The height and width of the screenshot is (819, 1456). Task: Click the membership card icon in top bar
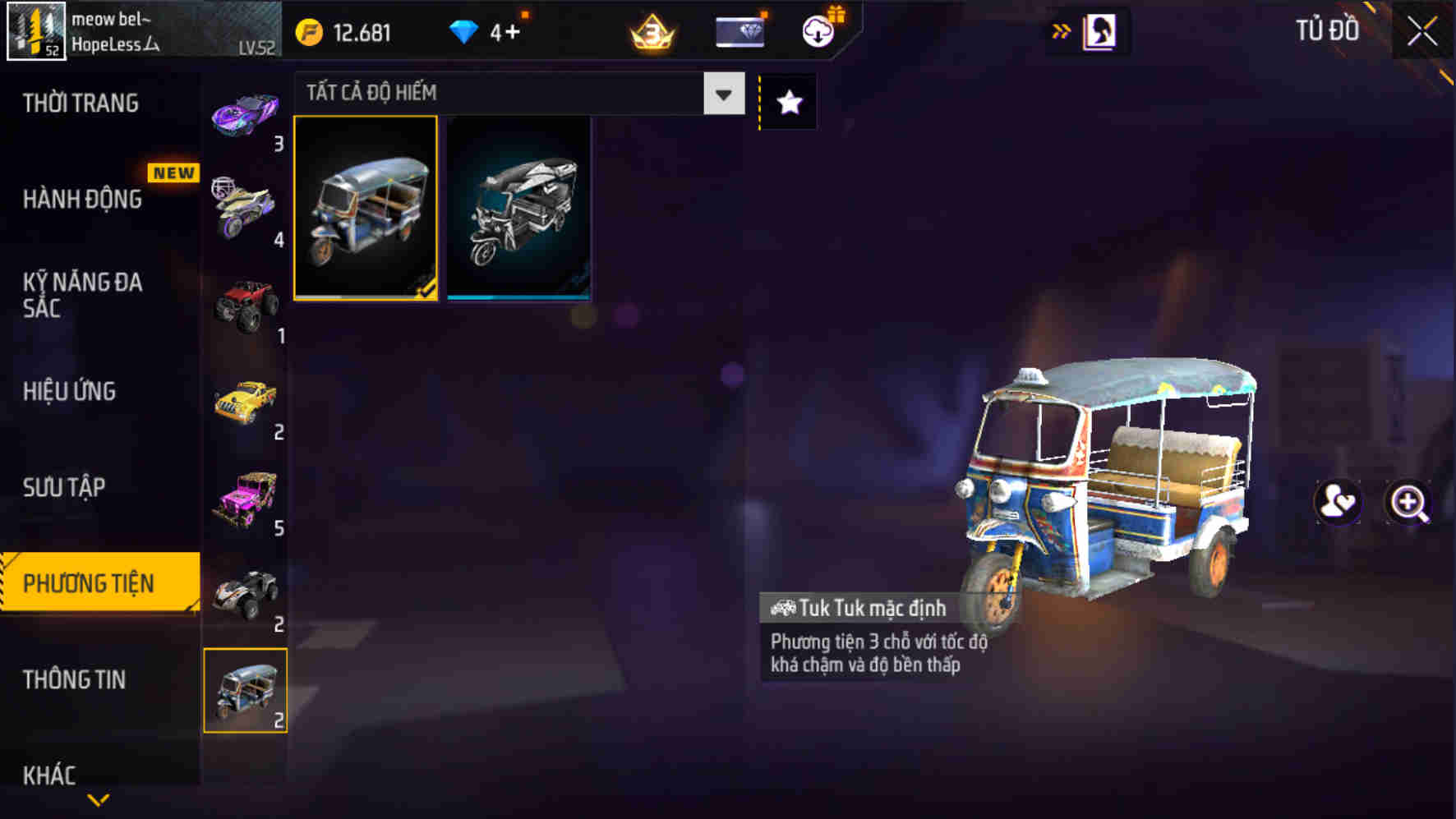739,32
